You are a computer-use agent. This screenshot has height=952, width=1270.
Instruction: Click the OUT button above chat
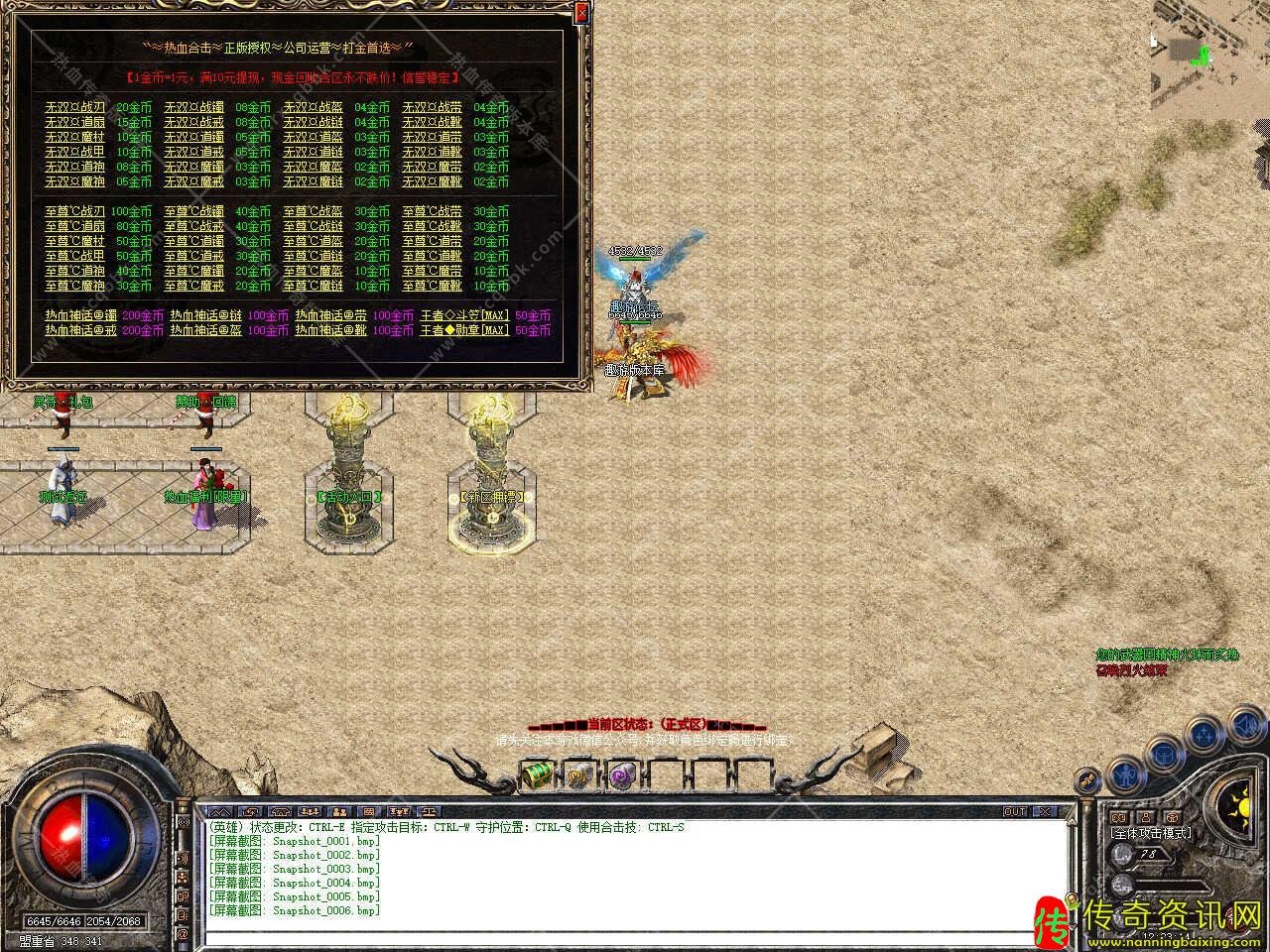pyautogui.click(x=1015, y=811)
